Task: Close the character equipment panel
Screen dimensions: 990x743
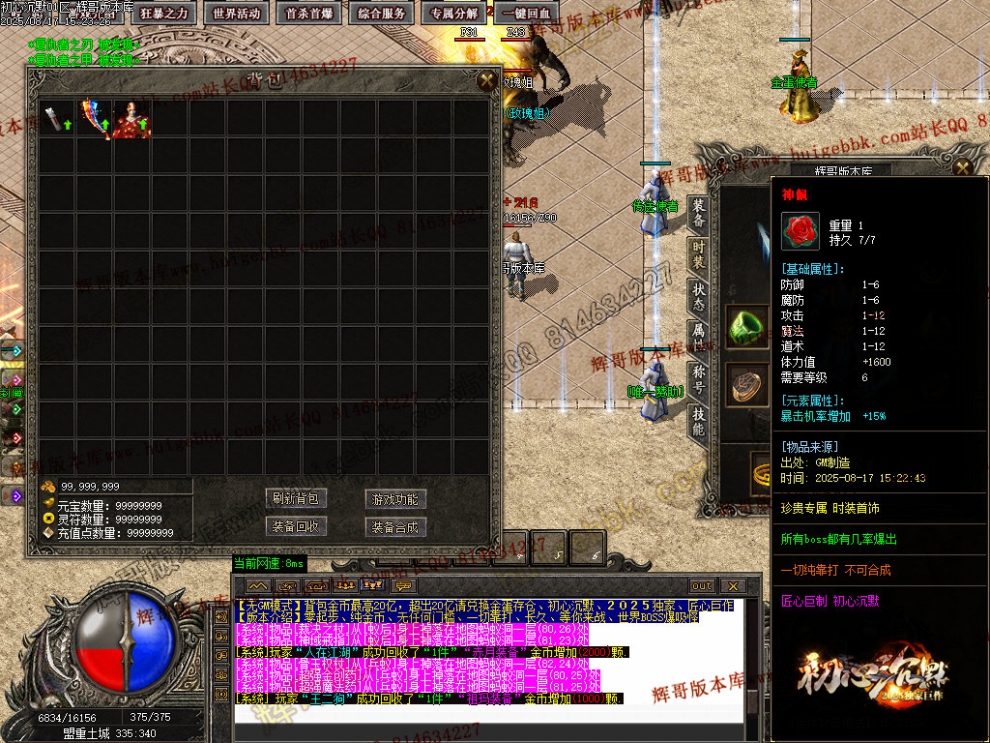Action: click(962, 168)
